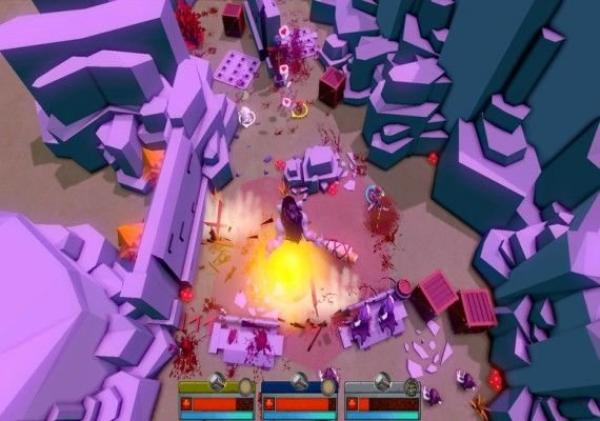Select the round item icon on the blue panel

click(x=328, y=385)
